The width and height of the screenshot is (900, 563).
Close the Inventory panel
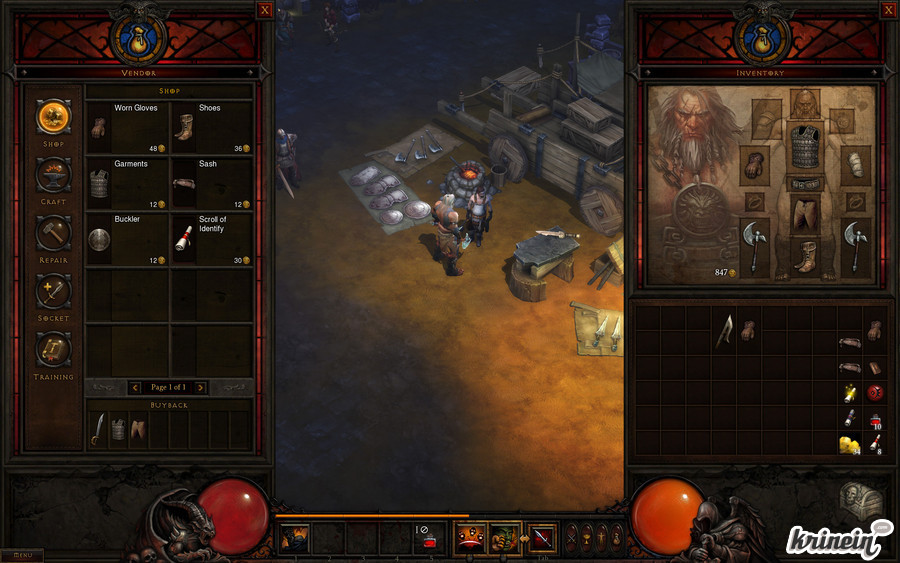[888, 10]
